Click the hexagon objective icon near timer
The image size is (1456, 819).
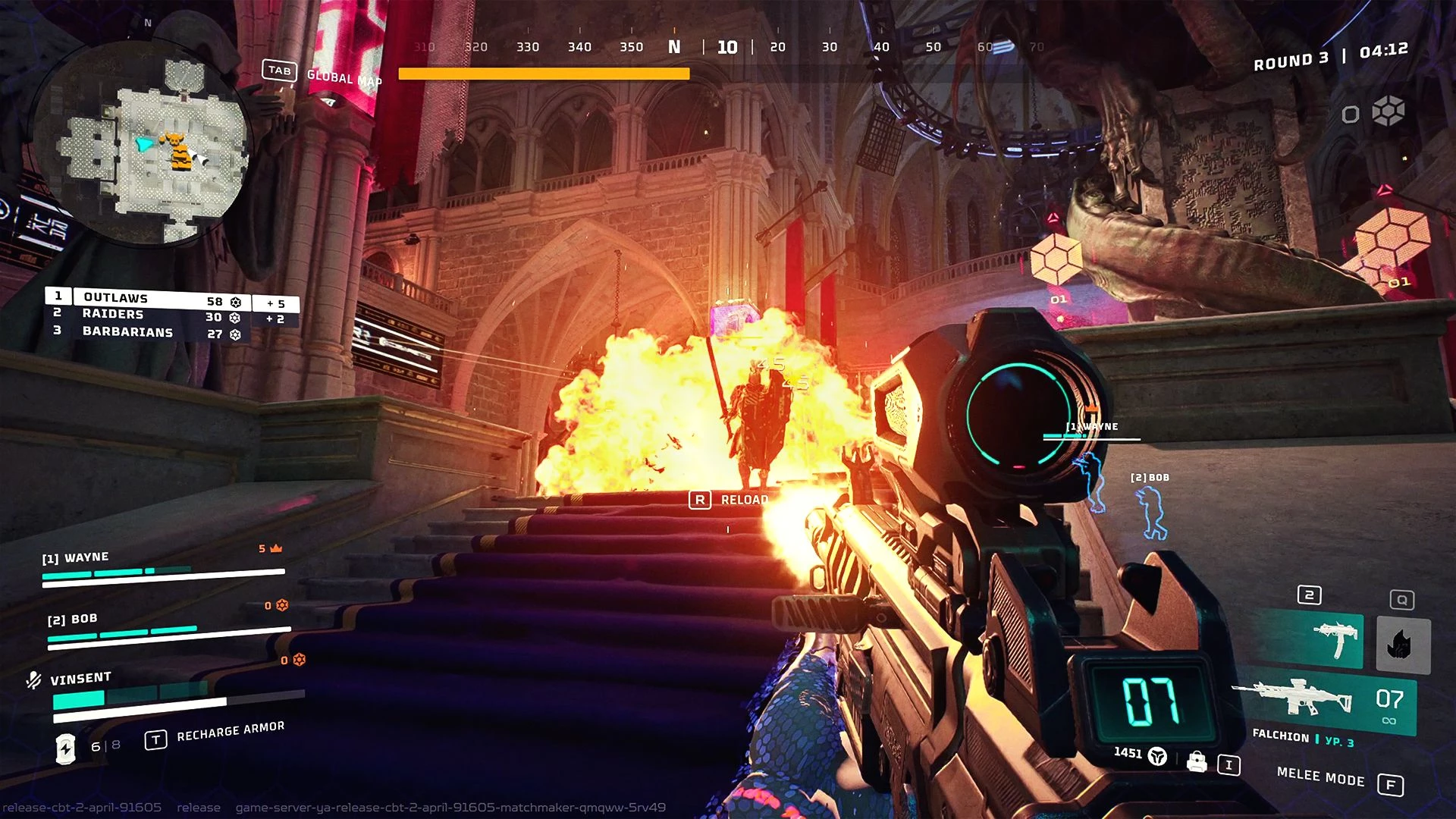(x=1388, y=112)
